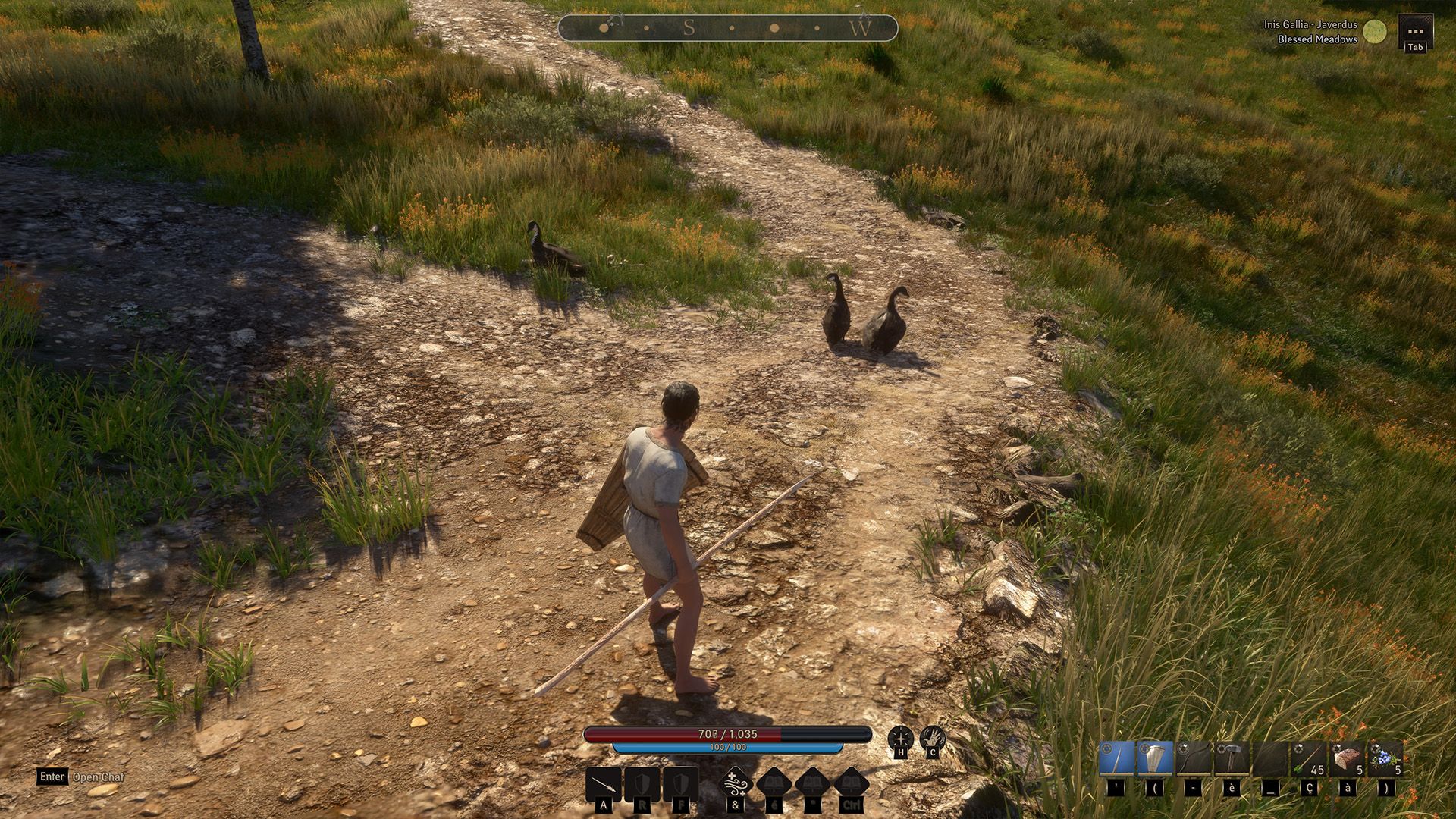1456x819 pixels.
Task: Click the waving hand emote icon
Action: 933,738
